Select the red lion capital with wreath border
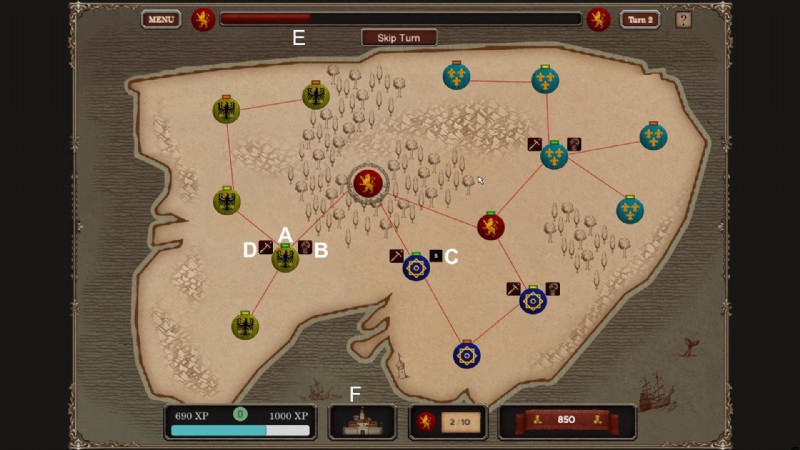 pyautogui.click(x=367, y=183)
